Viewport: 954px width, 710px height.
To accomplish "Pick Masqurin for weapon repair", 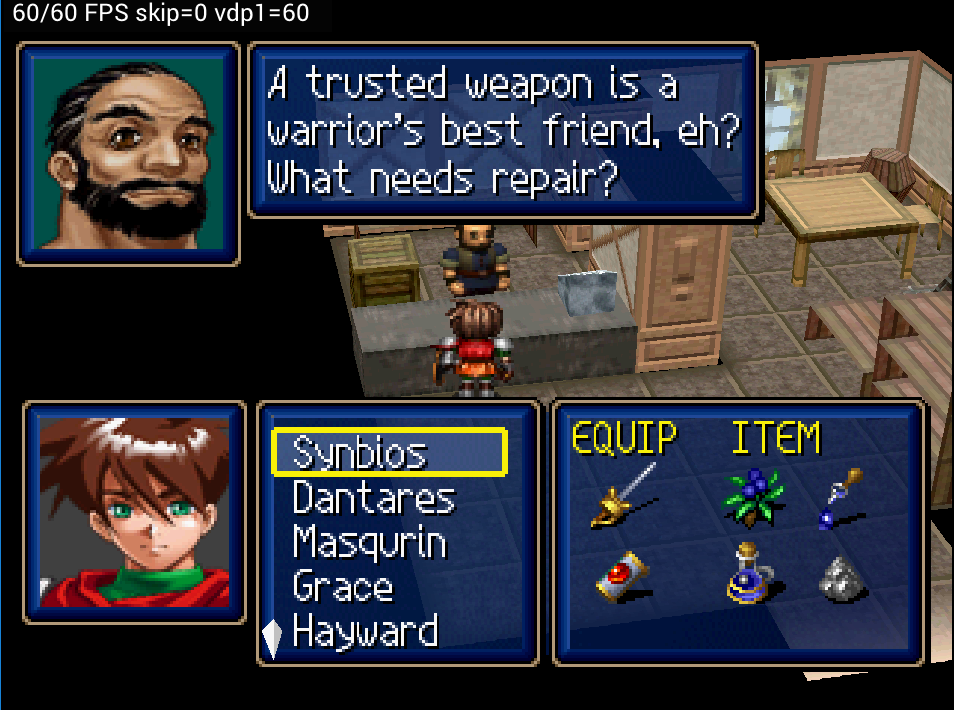I will (369, 543).
